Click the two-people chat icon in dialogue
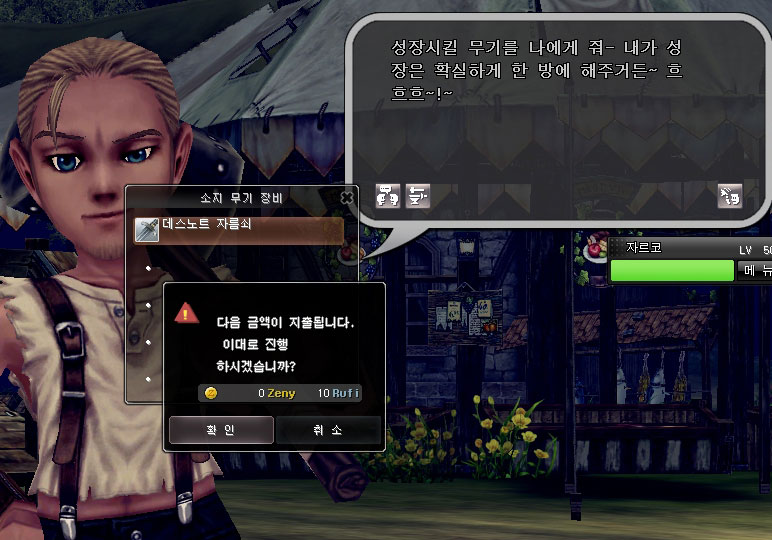 click(x=388, y=196)
